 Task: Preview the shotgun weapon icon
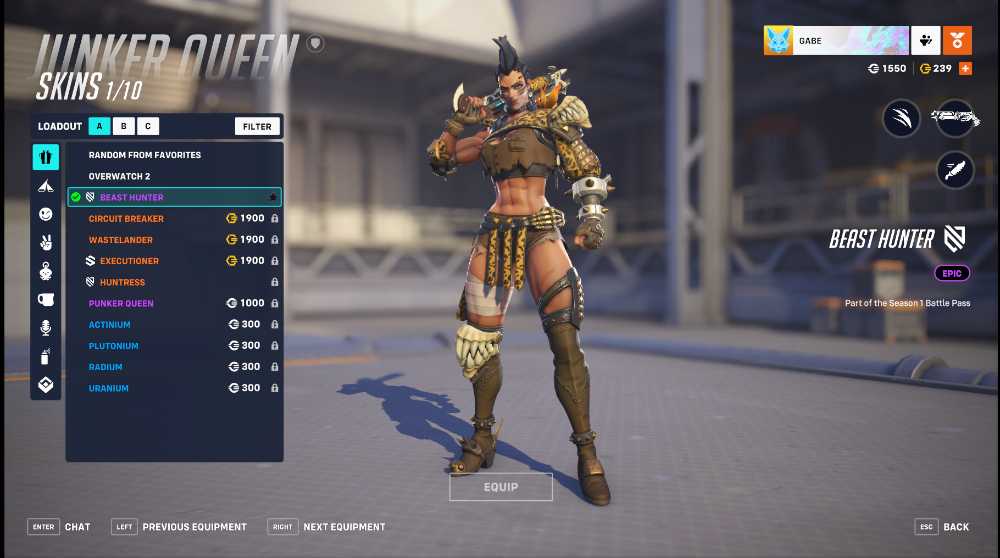tap(955, 118)
